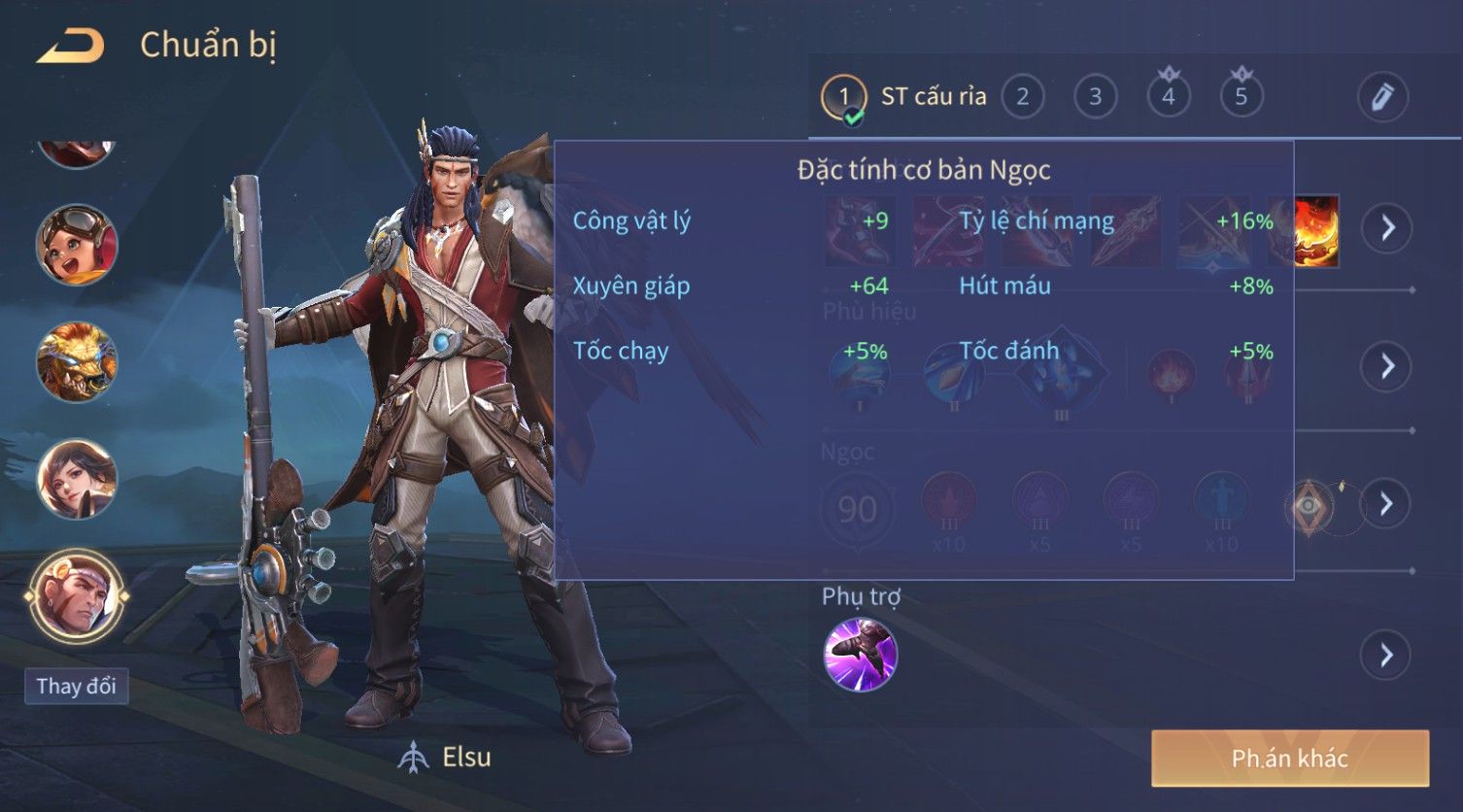1463x812 pixels.
Task: Edit the preset name with pencil icon
Action: (1381, 97)
